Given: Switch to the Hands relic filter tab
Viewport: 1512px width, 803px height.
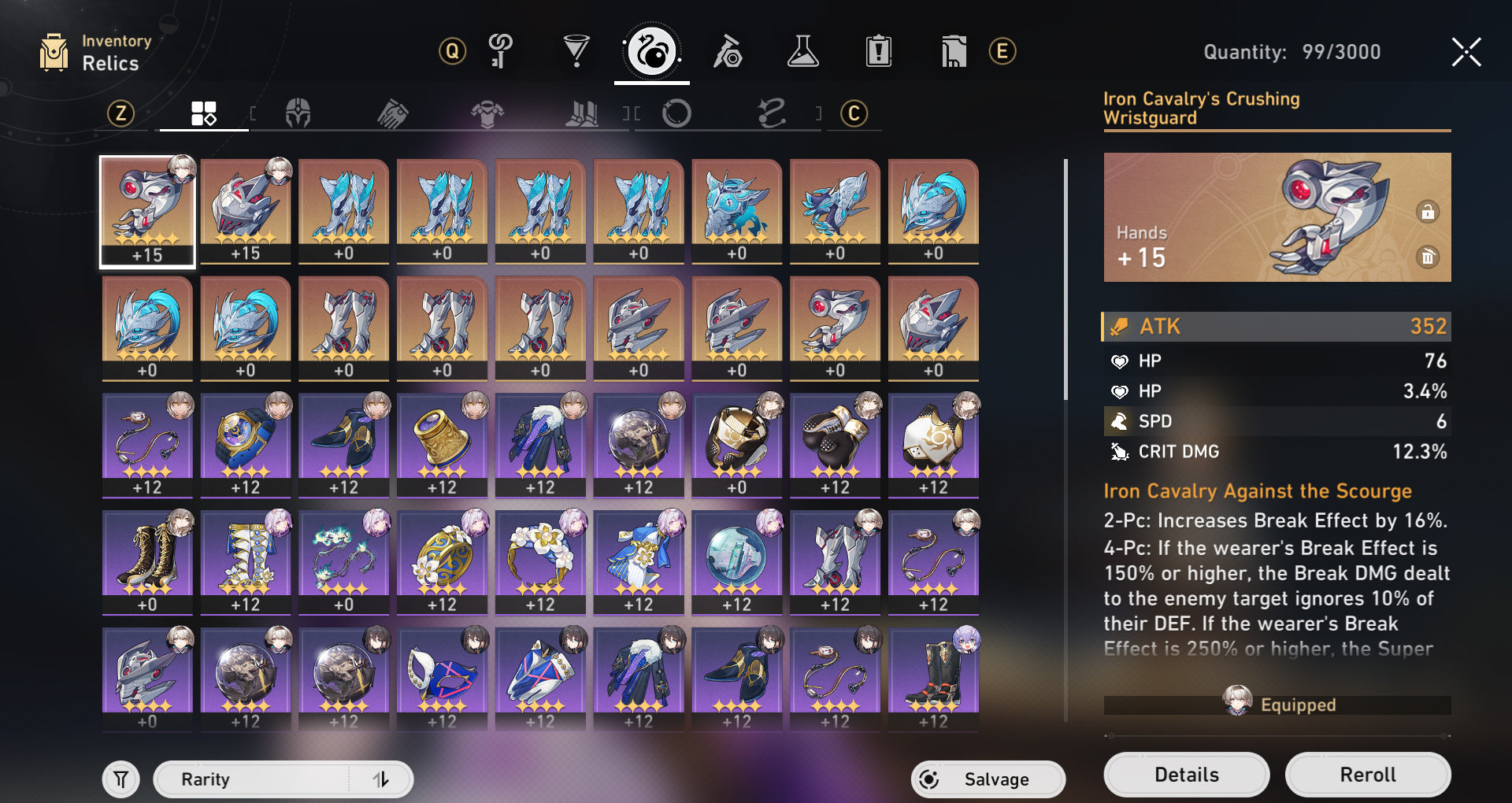Looking at the screenshot, I should click(392, 114).
